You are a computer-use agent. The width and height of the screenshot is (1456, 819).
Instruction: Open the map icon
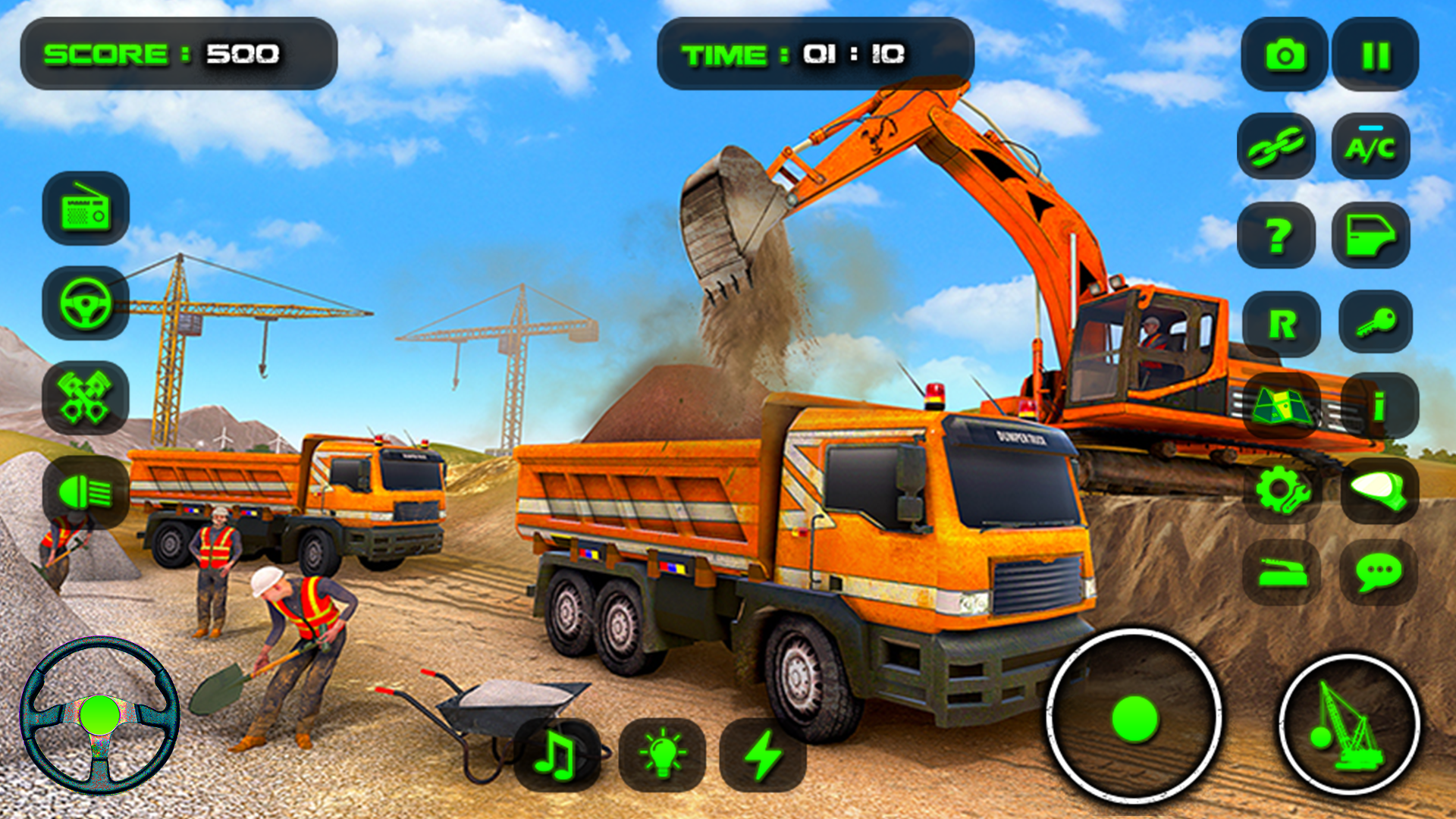1282,406
